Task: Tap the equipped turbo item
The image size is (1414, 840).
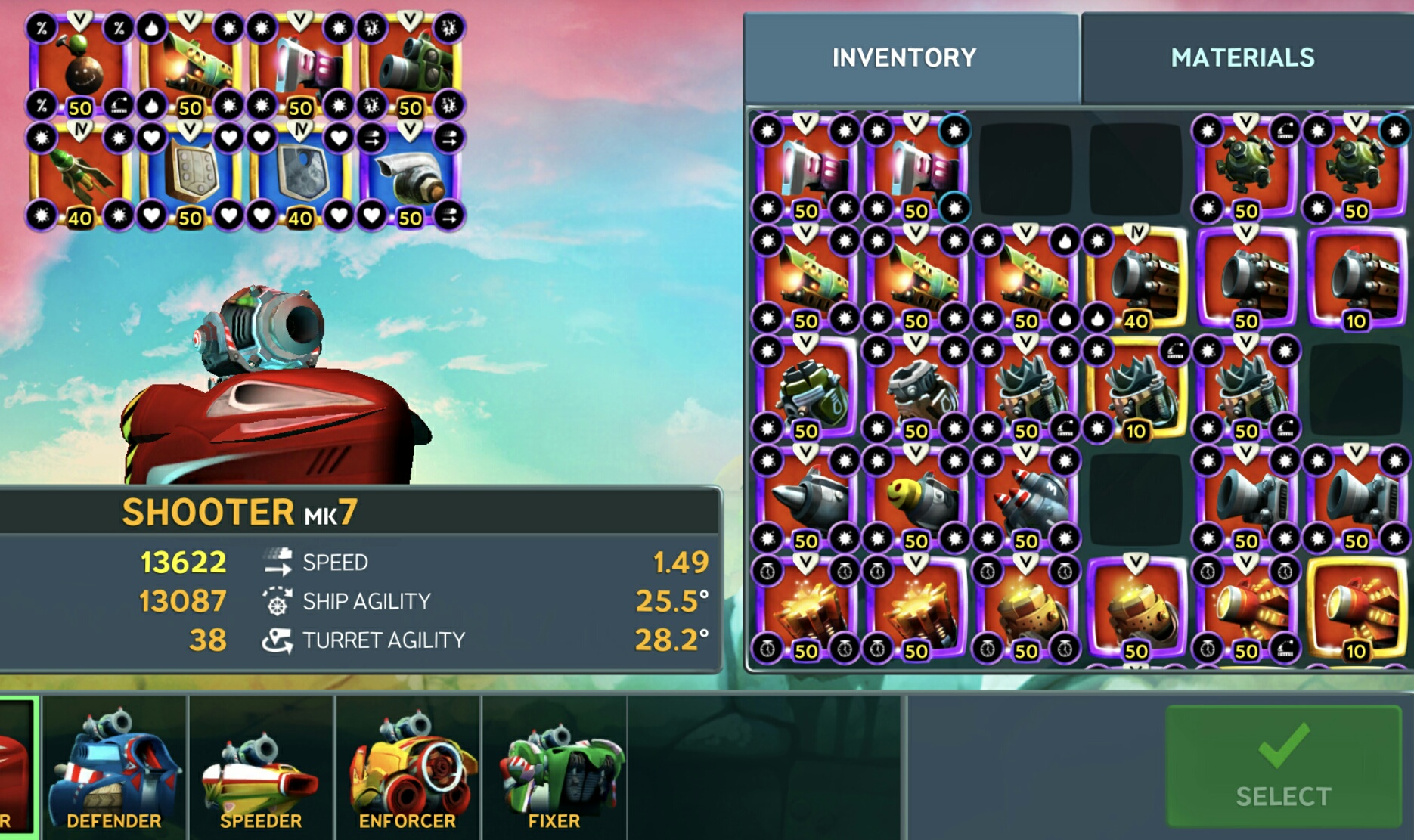Action: click(x=410, y=175)
